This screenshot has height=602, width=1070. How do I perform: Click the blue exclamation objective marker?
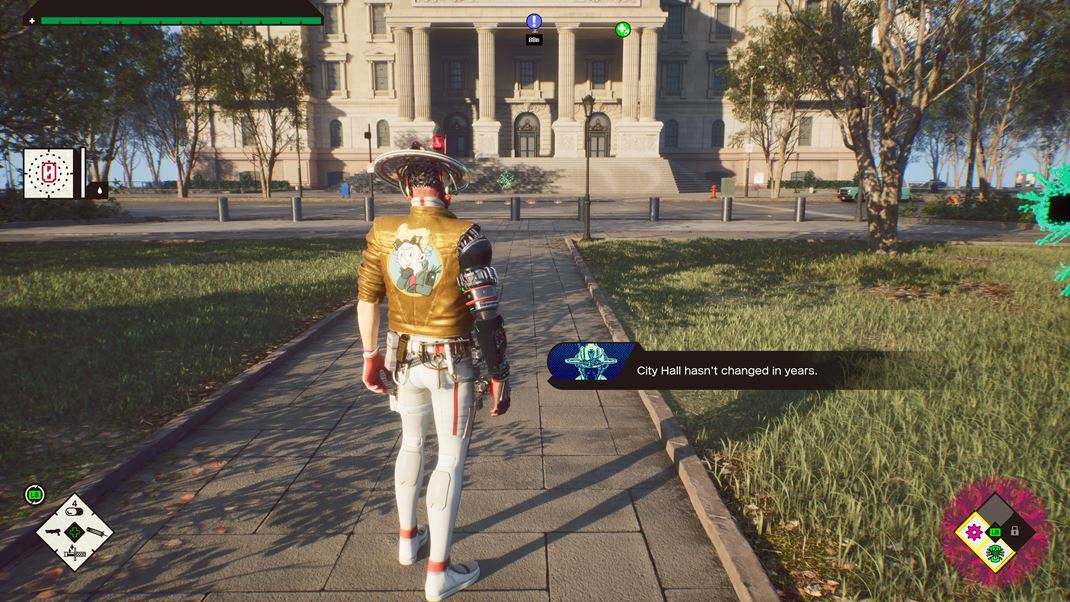coord(534,22)
